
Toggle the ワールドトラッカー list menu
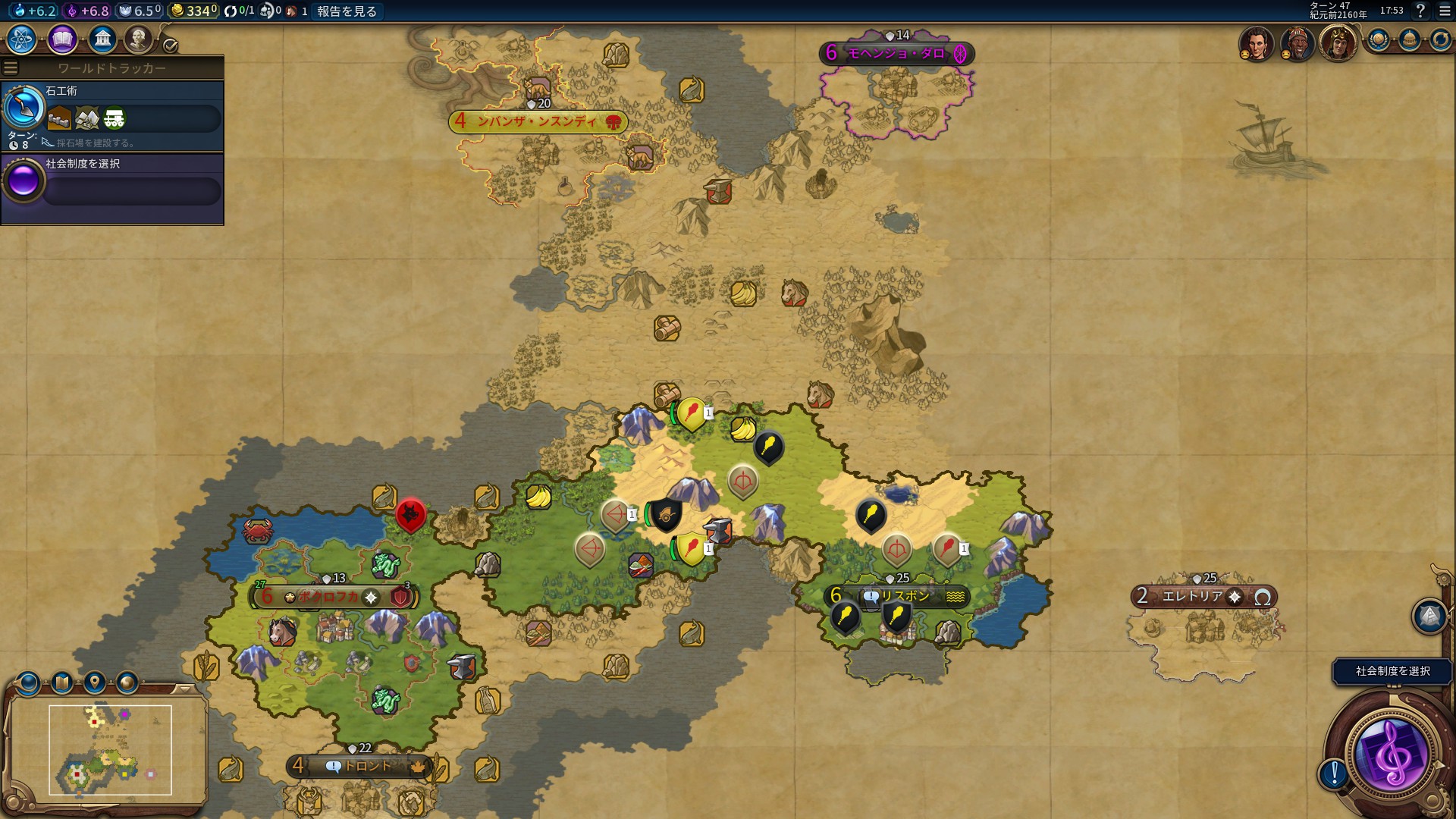(x=11, y=68)
